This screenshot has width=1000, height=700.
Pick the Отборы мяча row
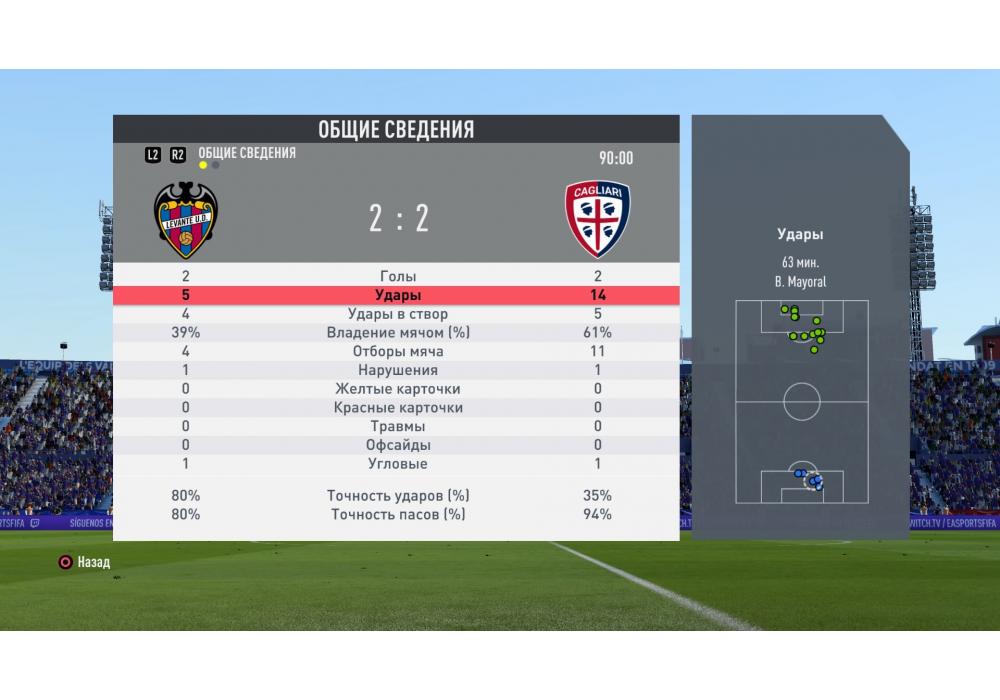point(398,352)
